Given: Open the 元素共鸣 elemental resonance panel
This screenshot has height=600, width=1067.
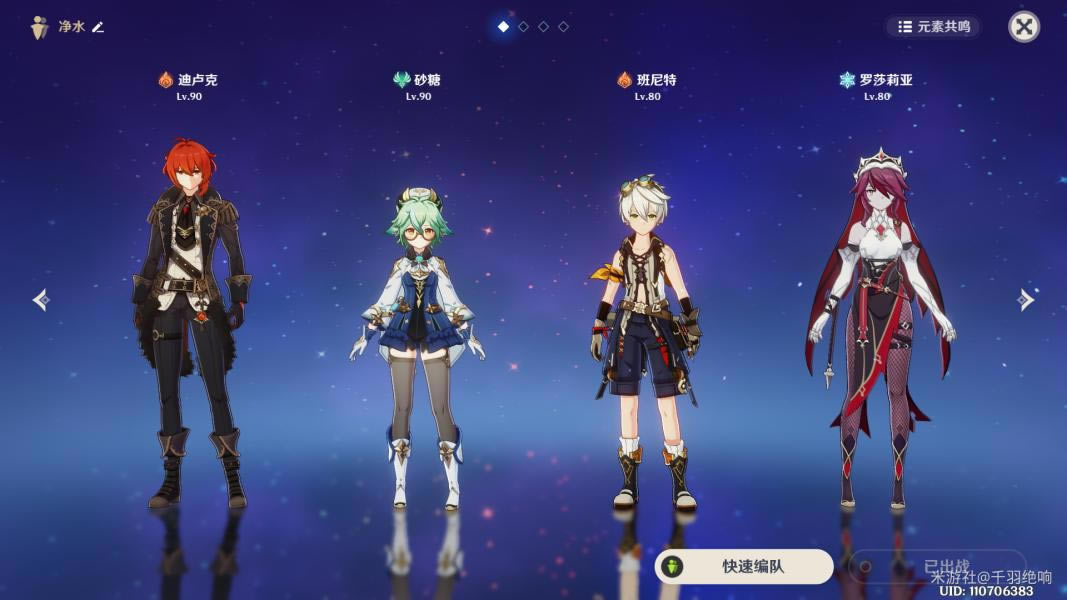Looking at the screenshot, I should point(934,27).
